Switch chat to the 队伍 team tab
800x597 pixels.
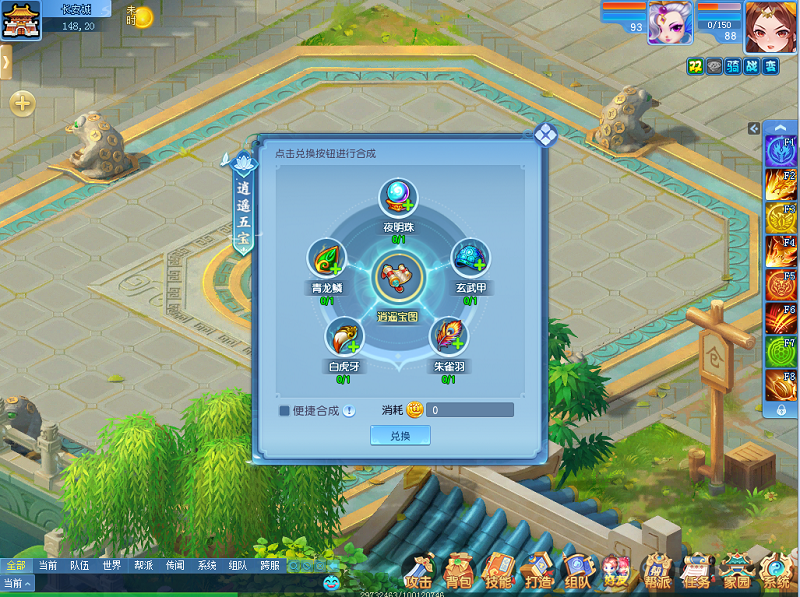pos(79,565)
